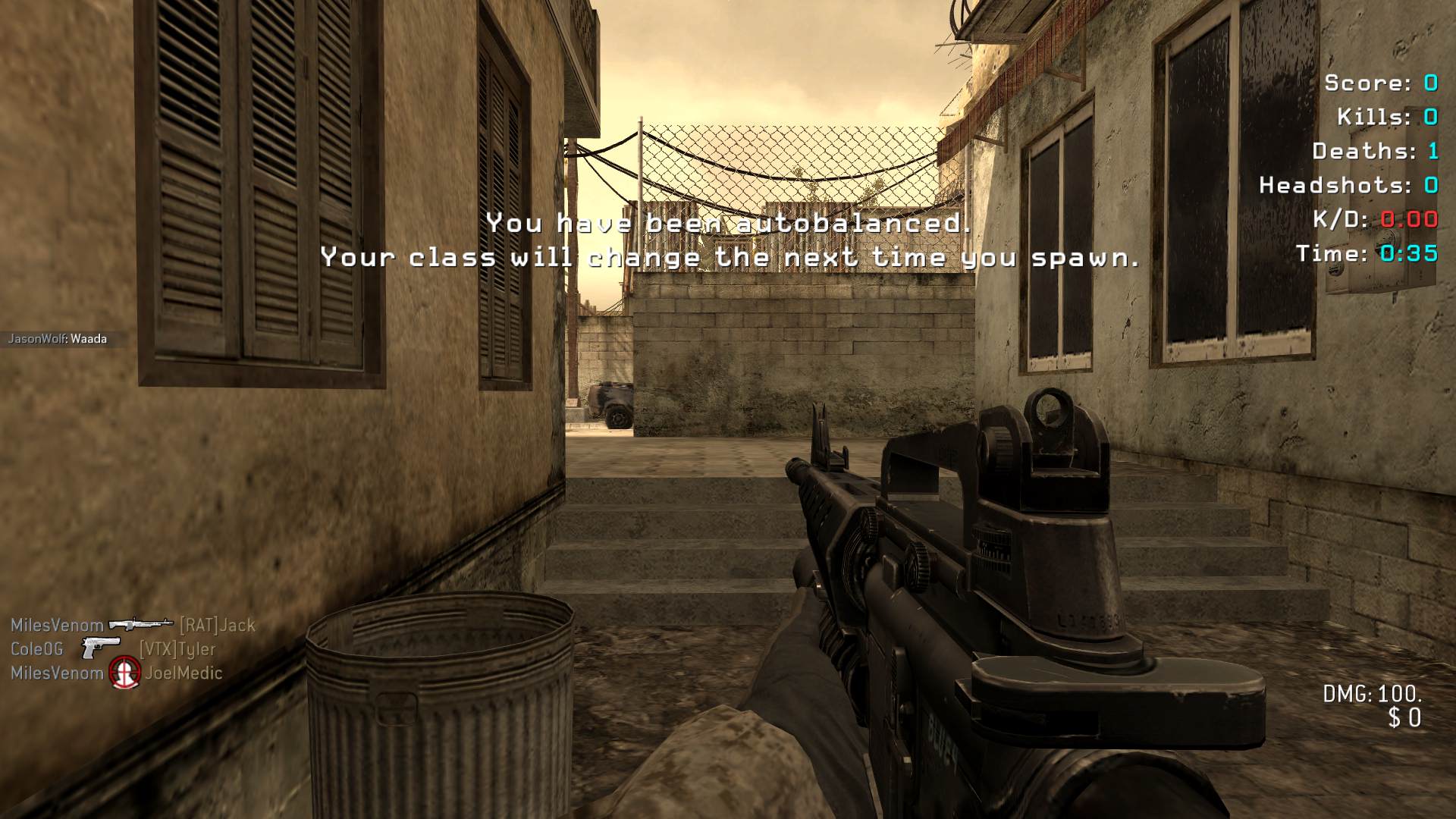Select the red skull icon beside JoelMedic

point(124,673)
